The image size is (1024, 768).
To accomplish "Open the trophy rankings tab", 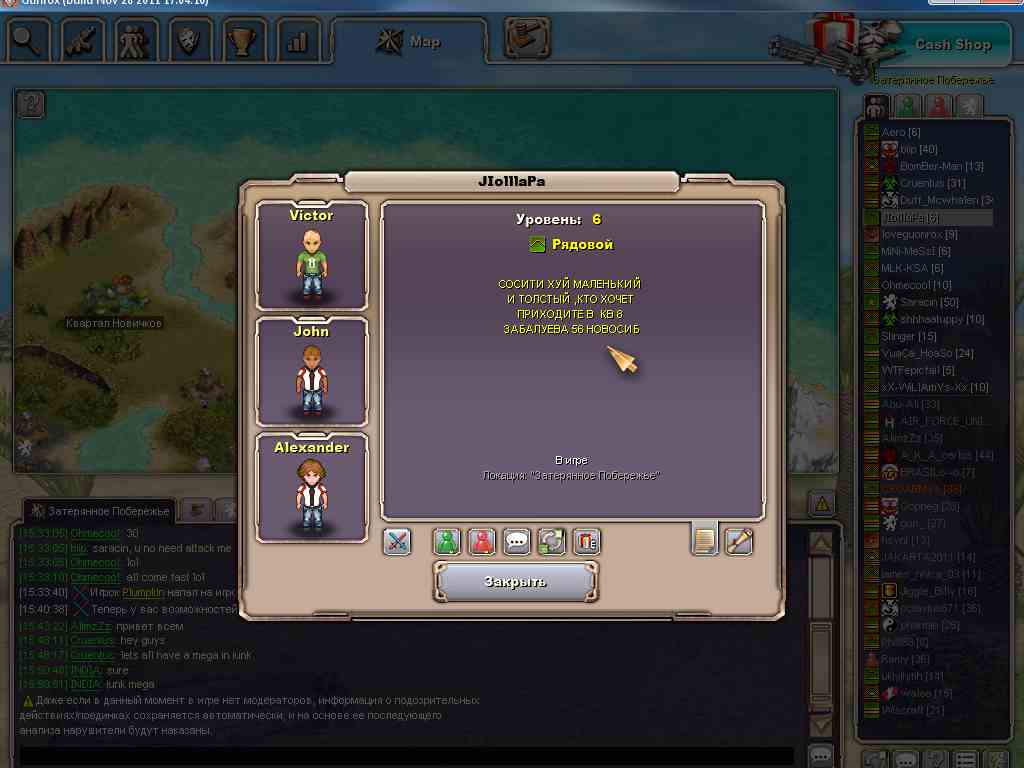I will coord(241,42).
